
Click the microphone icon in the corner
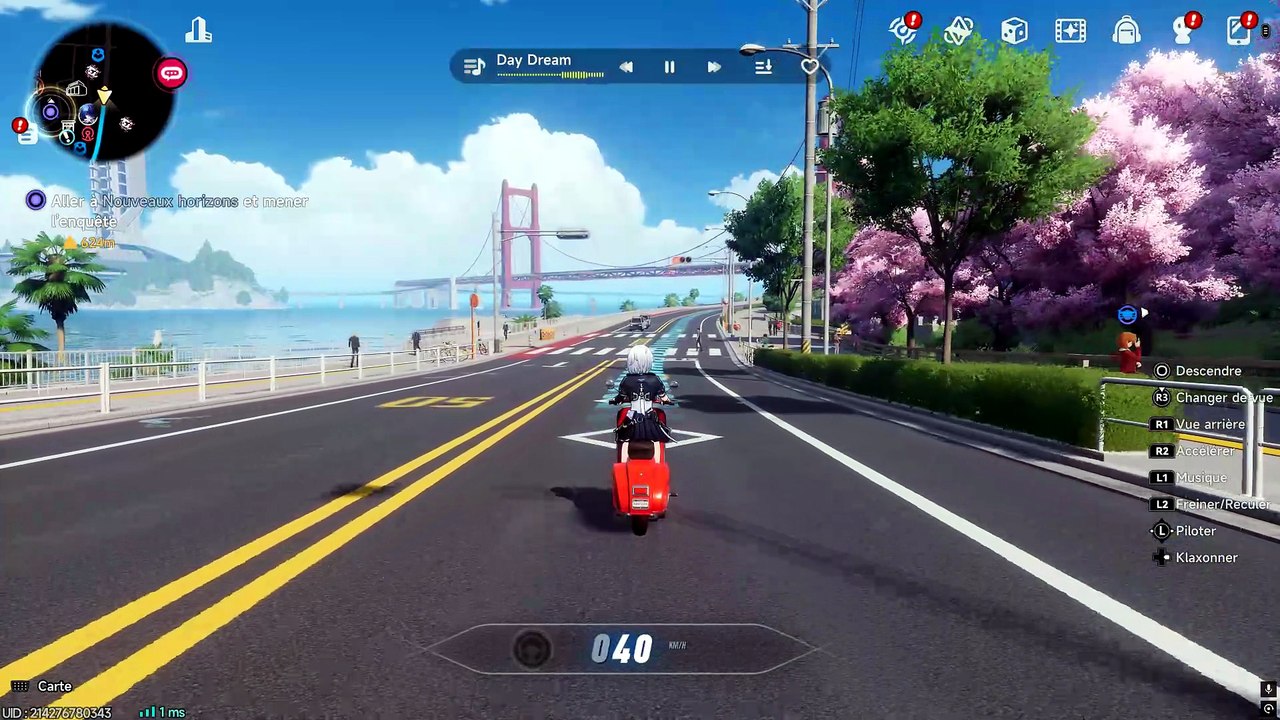point(1268,689)
